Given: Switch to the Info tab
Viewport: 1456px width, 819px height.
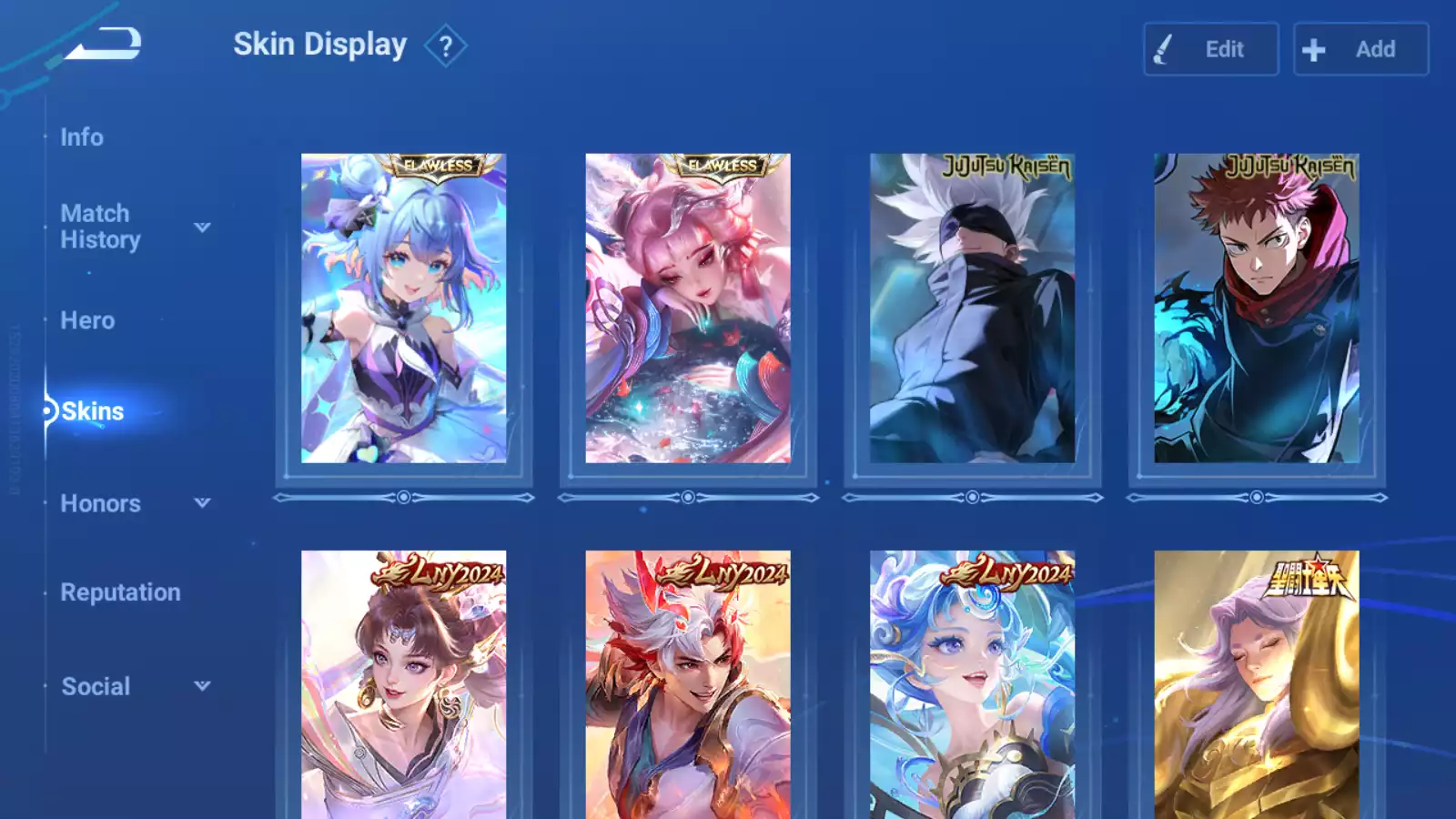Looking at the screenshot, I should [x=82, y=137].
